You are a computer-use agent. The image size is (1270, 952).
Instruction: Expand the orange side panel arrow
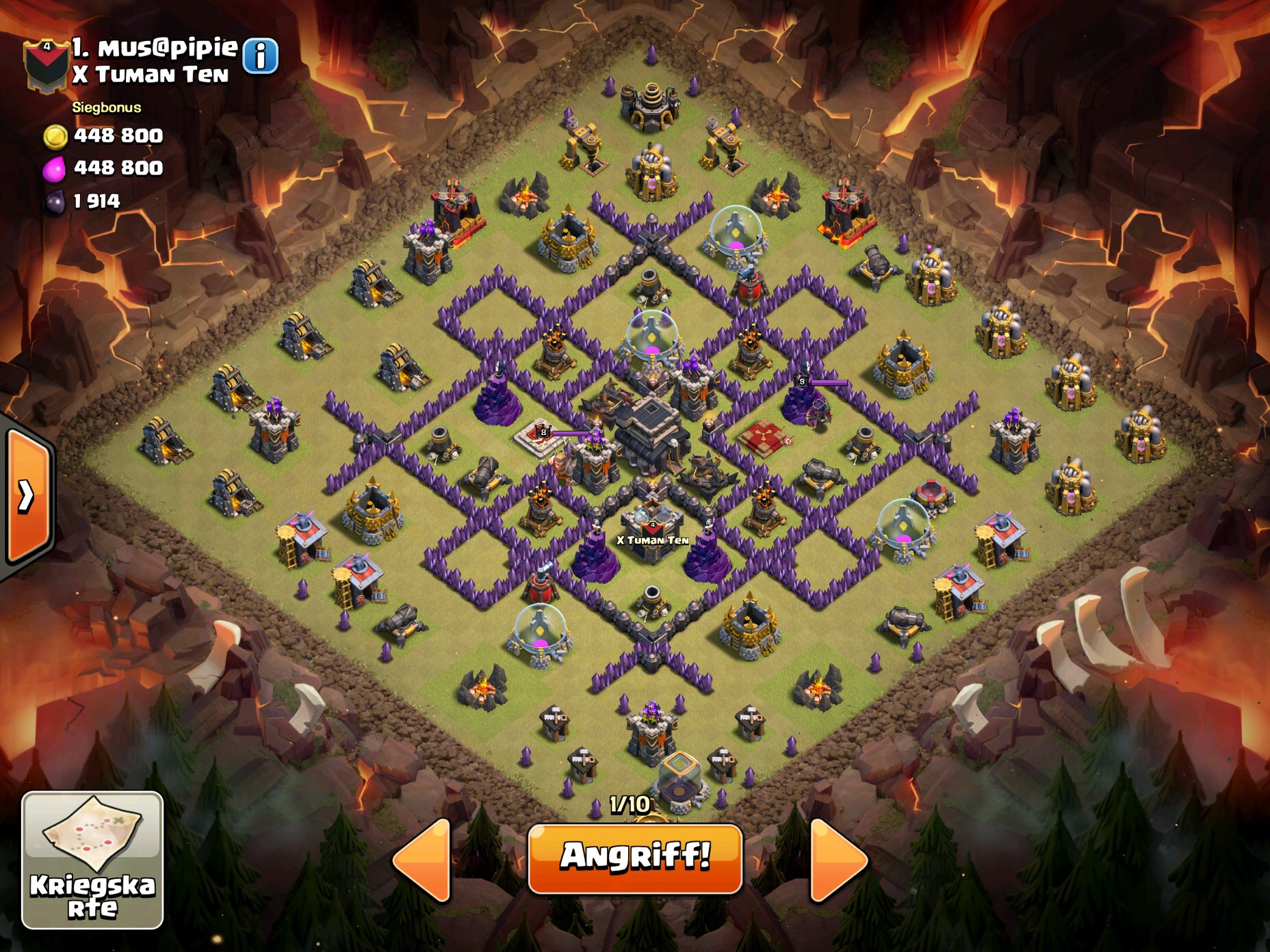(x=27, y=496)
